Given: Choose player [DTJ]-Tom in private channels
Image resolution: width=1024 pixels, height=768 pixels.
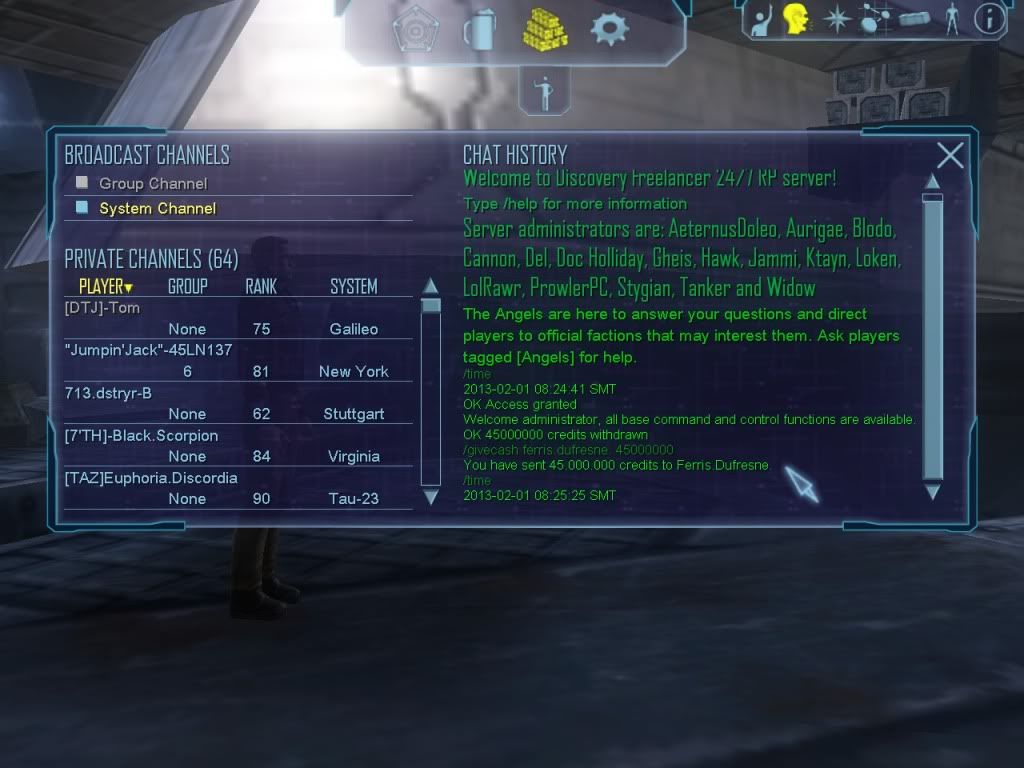Looking at the screenshot, I should coord(102,308).
